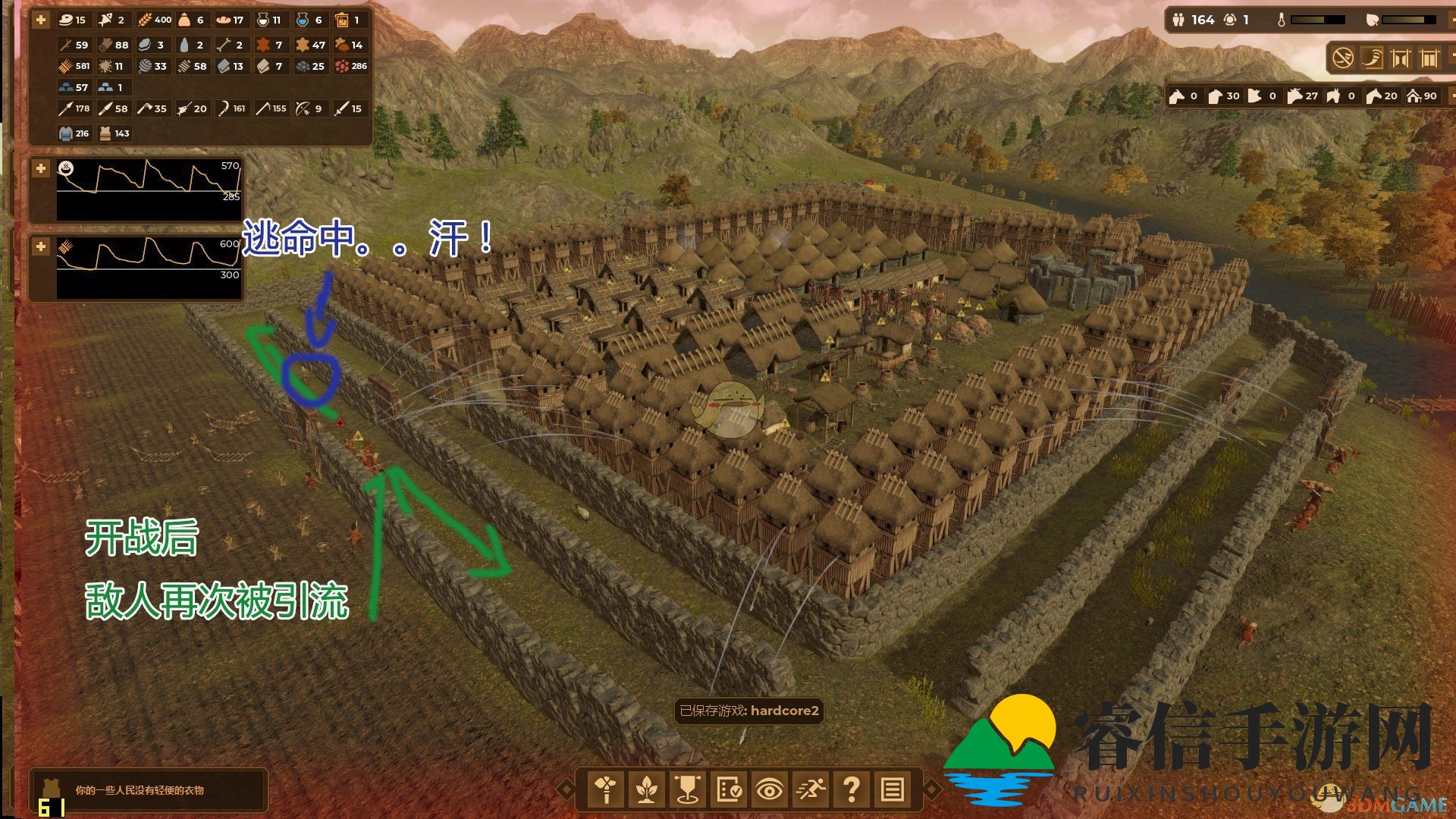Toggle the eye primal vision button

coord(769,789)
